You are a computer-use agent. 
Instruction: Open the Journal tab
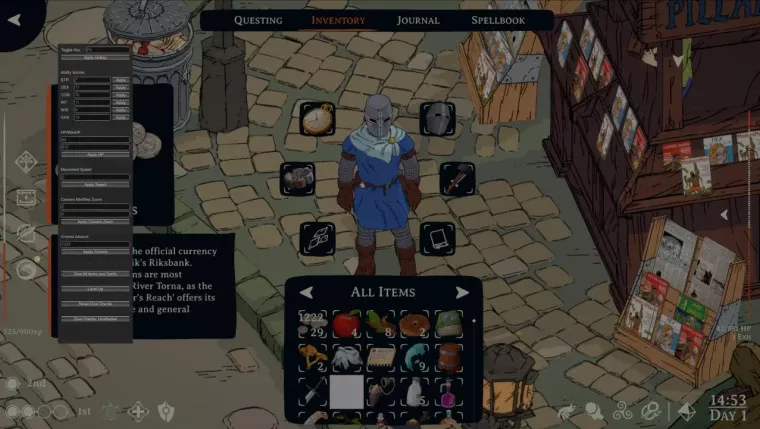coord(418,20)
